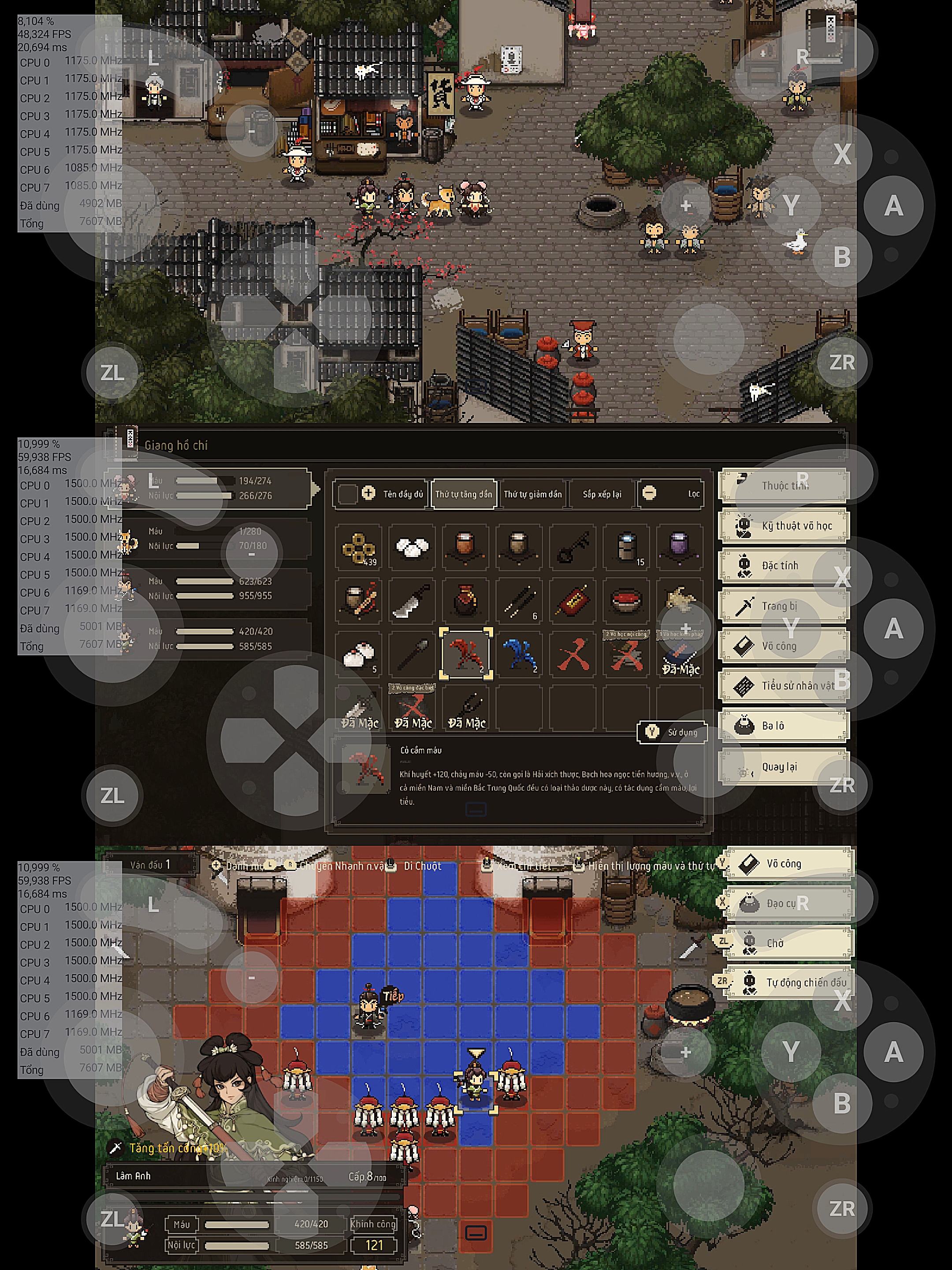Select the red Cỏ cầm máu herb
This screenshot has width=952, height=1270.
[x=465, y=654]
